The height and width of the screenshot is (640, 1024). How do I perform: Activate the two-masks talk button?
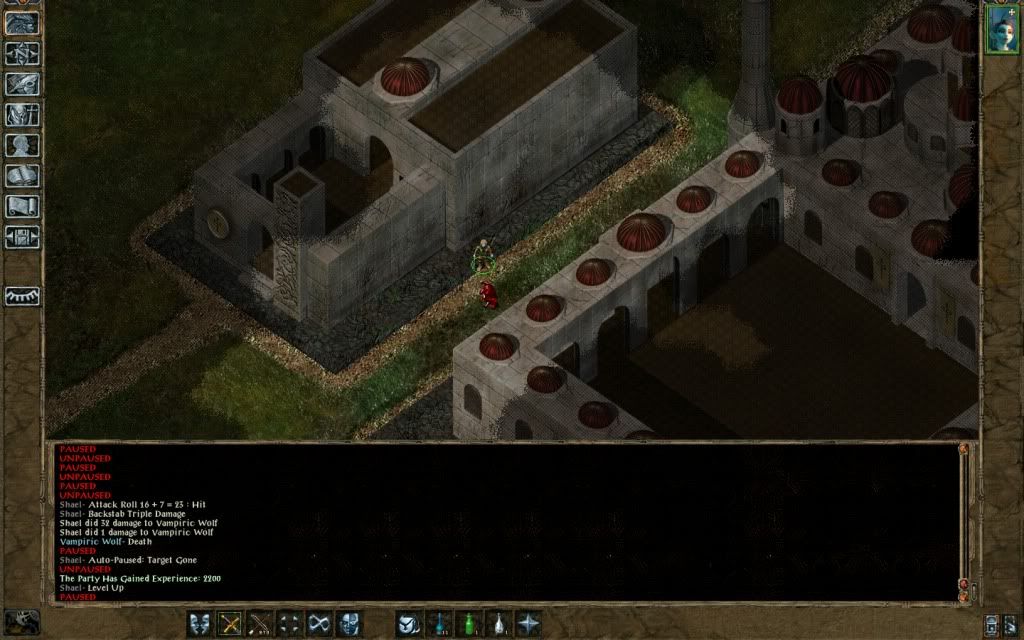[x=201, y=623]
